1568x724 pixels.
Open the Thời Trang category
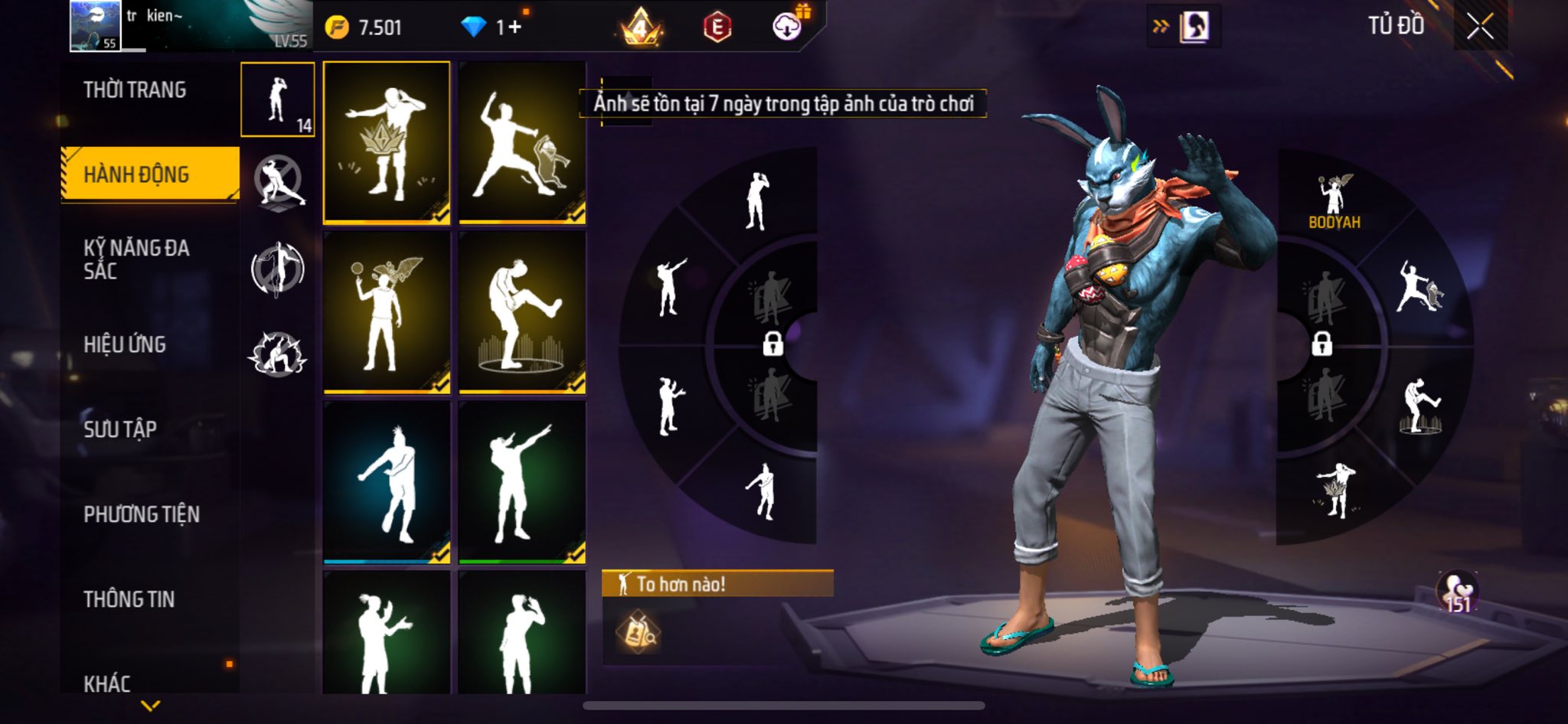point(135,90)
